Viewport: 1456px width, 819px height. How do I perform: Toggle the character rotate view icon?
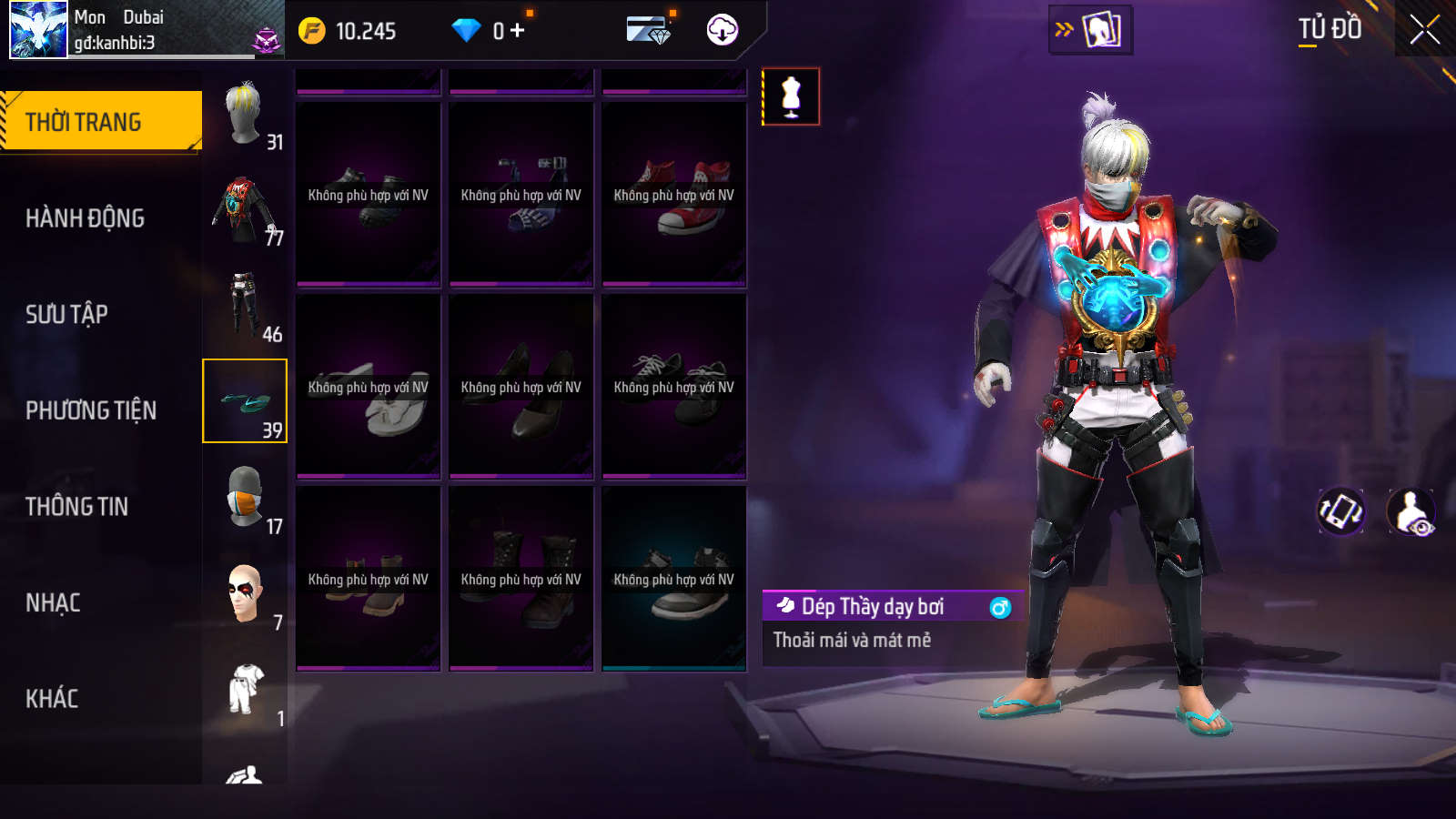point(1341,511)
